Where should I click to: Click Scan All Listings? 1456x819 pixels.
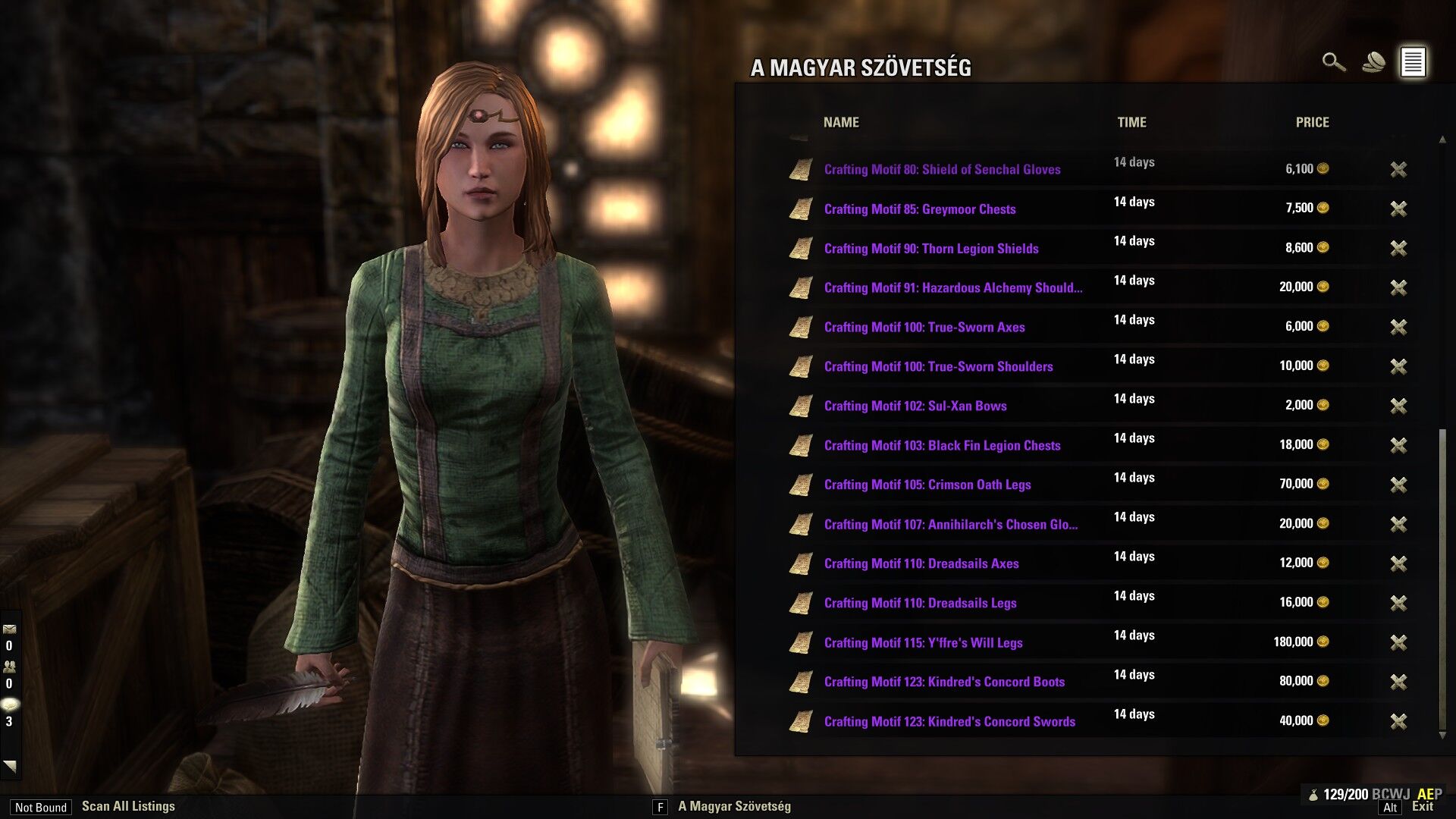(128, 806)
